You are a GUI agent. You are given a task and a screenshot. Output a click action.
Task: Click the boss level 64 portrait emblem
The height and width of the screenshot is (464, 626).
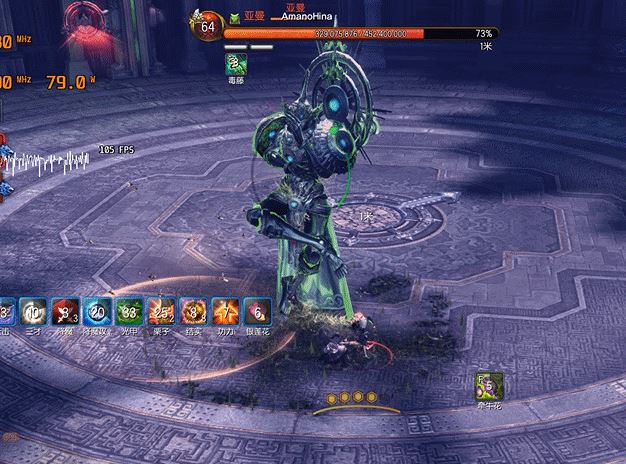tap(207, 26)
